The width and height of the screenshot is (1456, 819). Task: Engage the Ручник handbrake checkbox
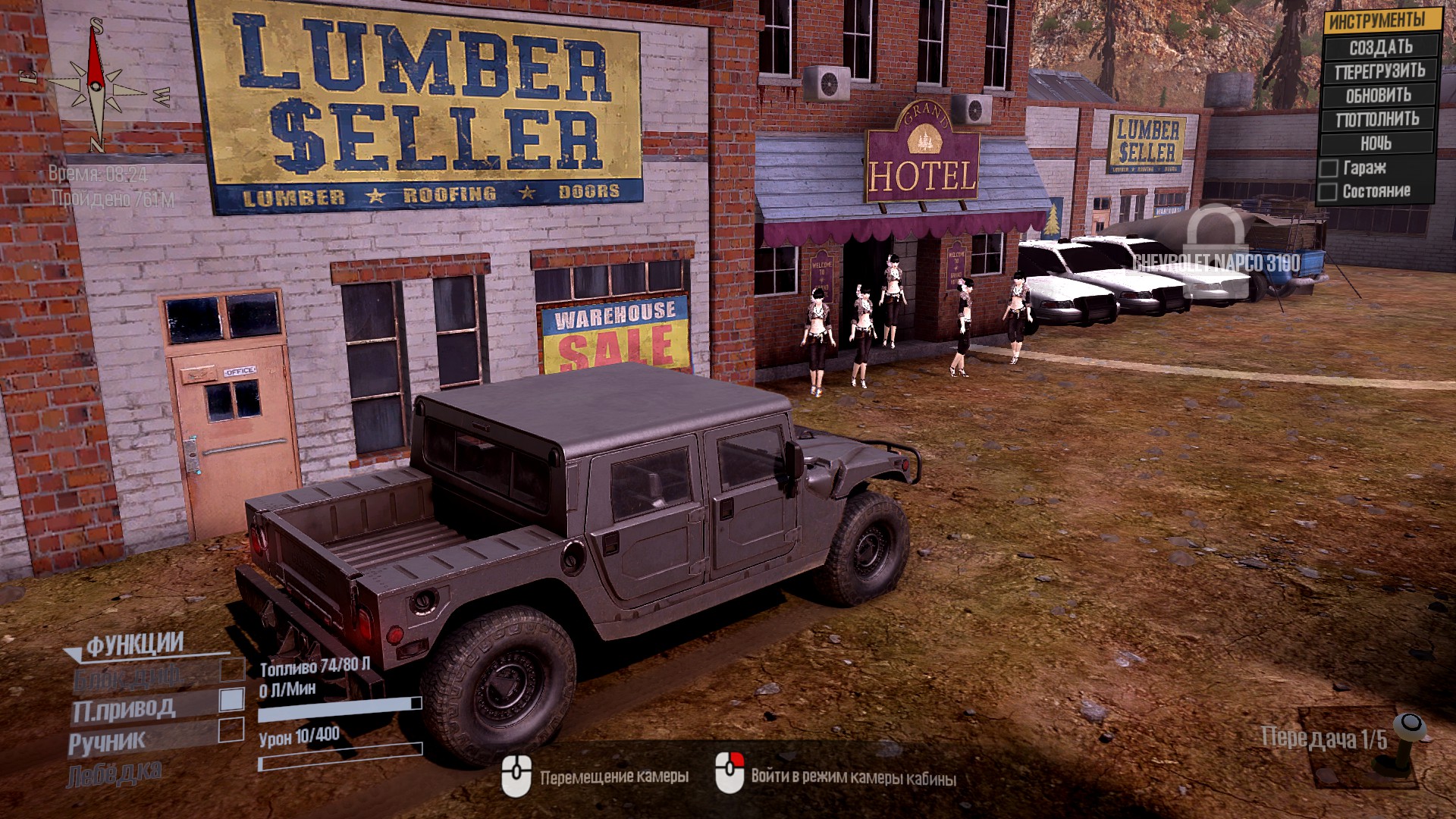click(231, 730)
